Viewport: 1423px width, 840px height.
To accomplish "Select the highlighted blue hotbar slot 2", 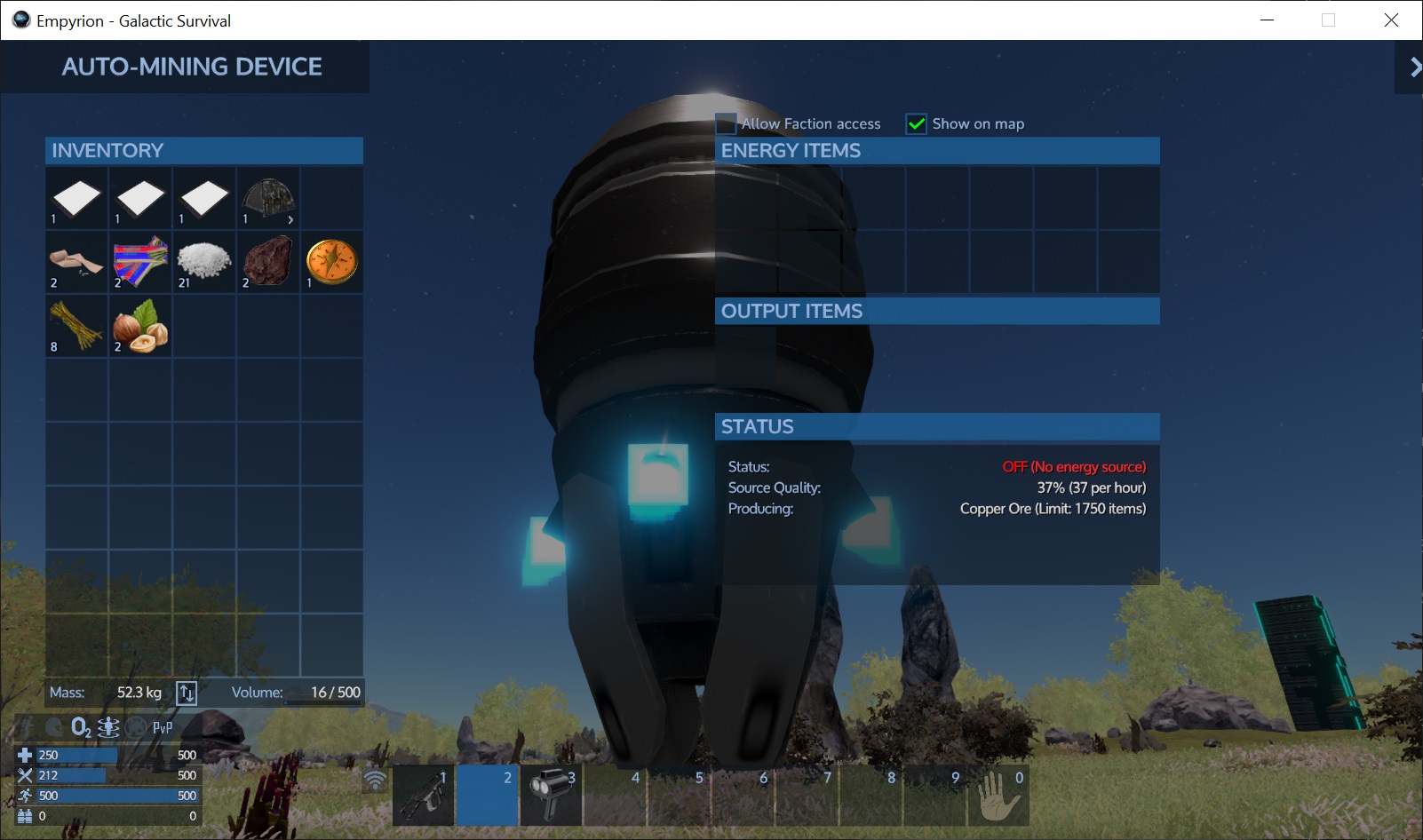I will coord(488,796).
